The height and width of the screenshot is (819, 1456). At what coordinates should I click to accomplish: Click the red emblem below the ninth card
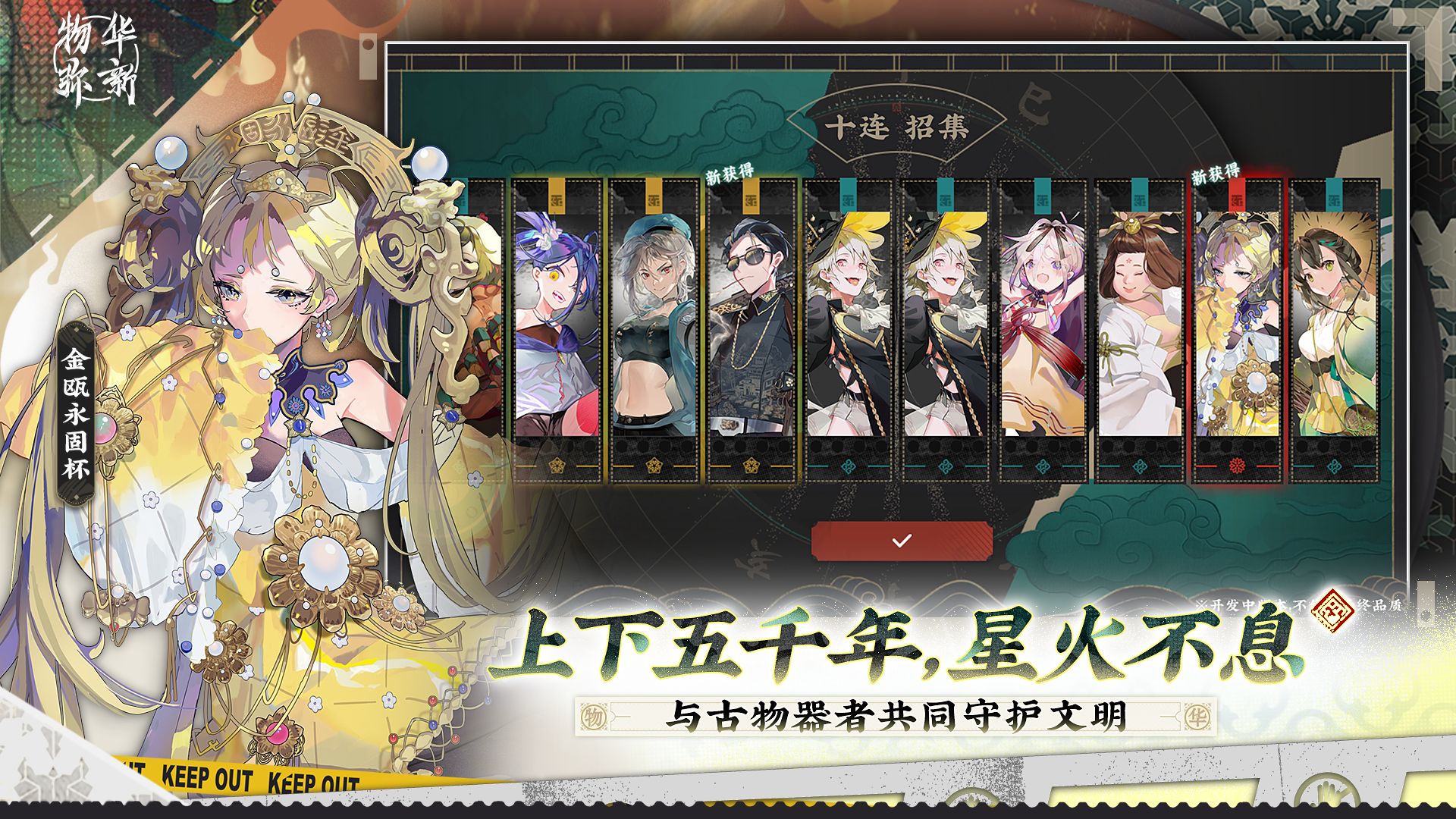[1237, 464]
